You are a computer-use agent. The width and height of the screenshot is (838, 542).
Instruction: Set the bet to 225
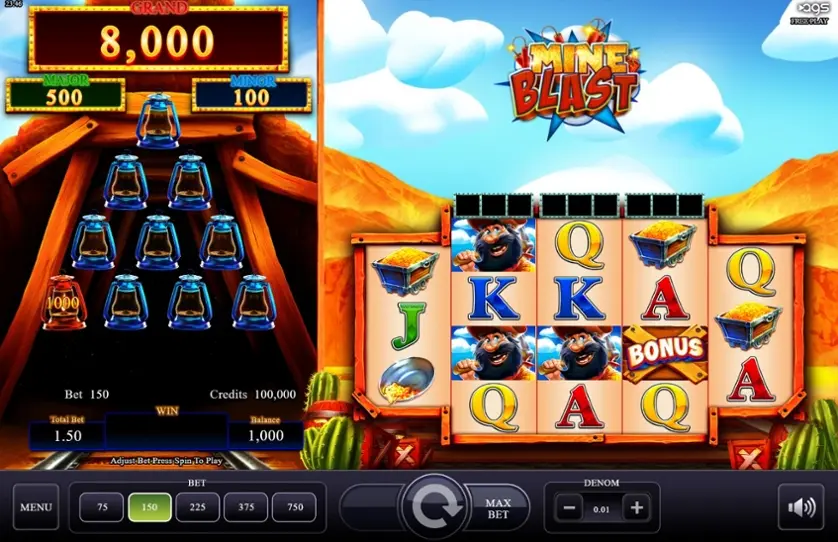pyautogui.click(x=197, y=507)
